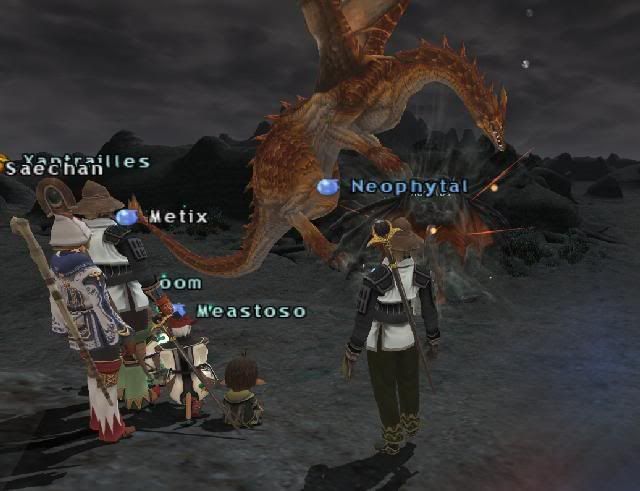
Task: Select the Neophytal player nameplate
Action: pos(408,187)
